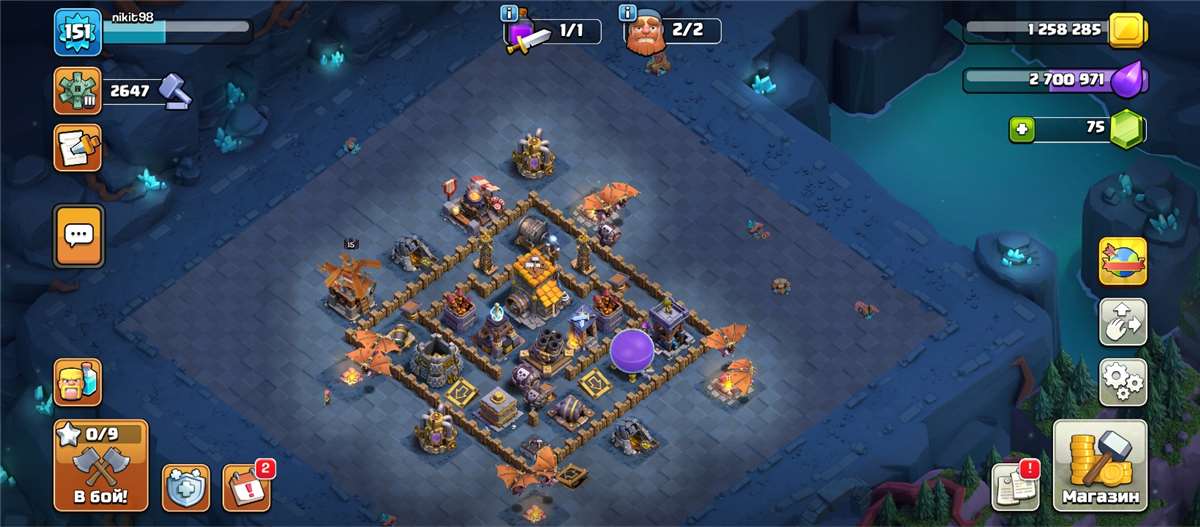Screen dimensions: 1200x527
Task: Open the trophy league badge
Action: pyautogui.click(x=77, y=92)
